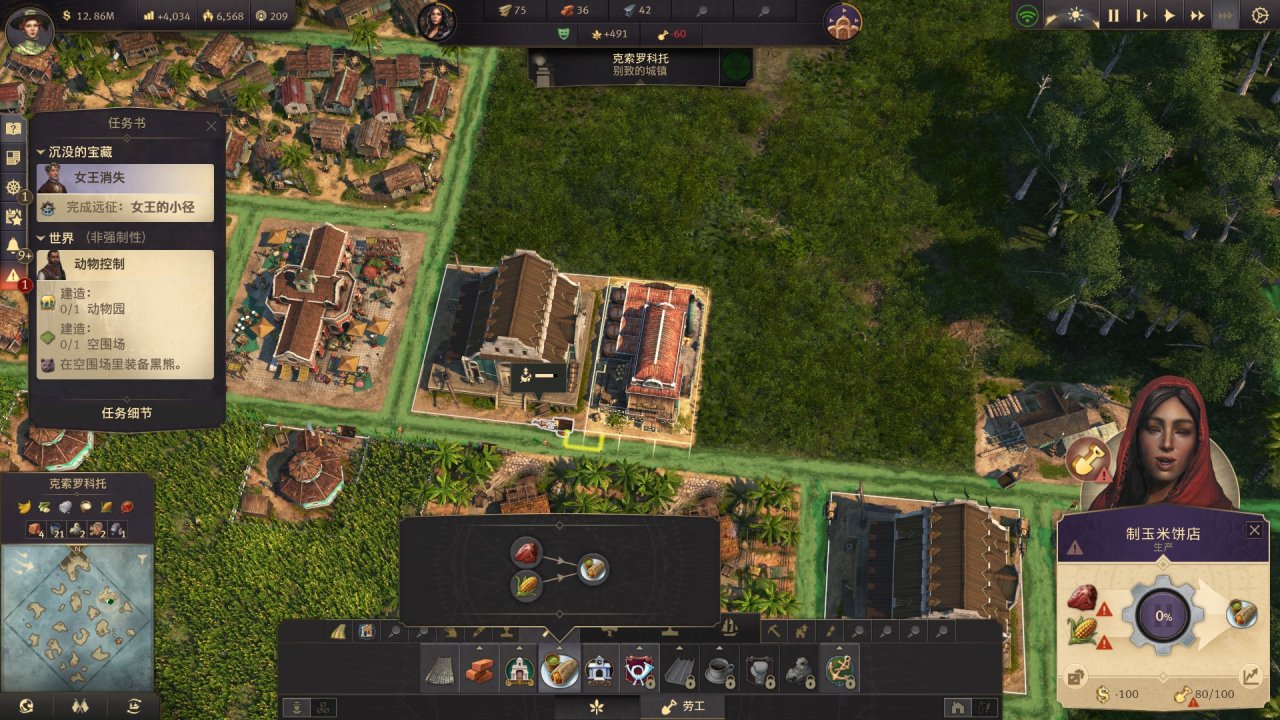Open the gear settings menu
Viewport: 1280px width, 720px height.
click(x=1259, y=15)
